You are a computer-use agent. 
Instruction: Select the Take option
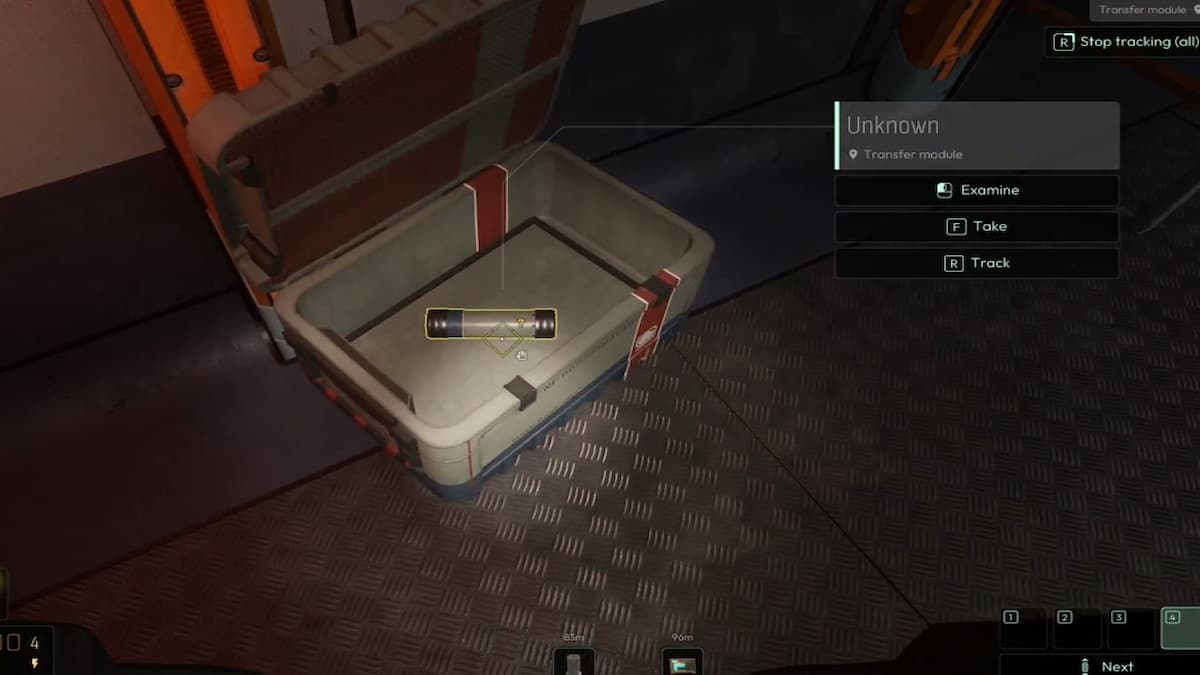[976, 227]
